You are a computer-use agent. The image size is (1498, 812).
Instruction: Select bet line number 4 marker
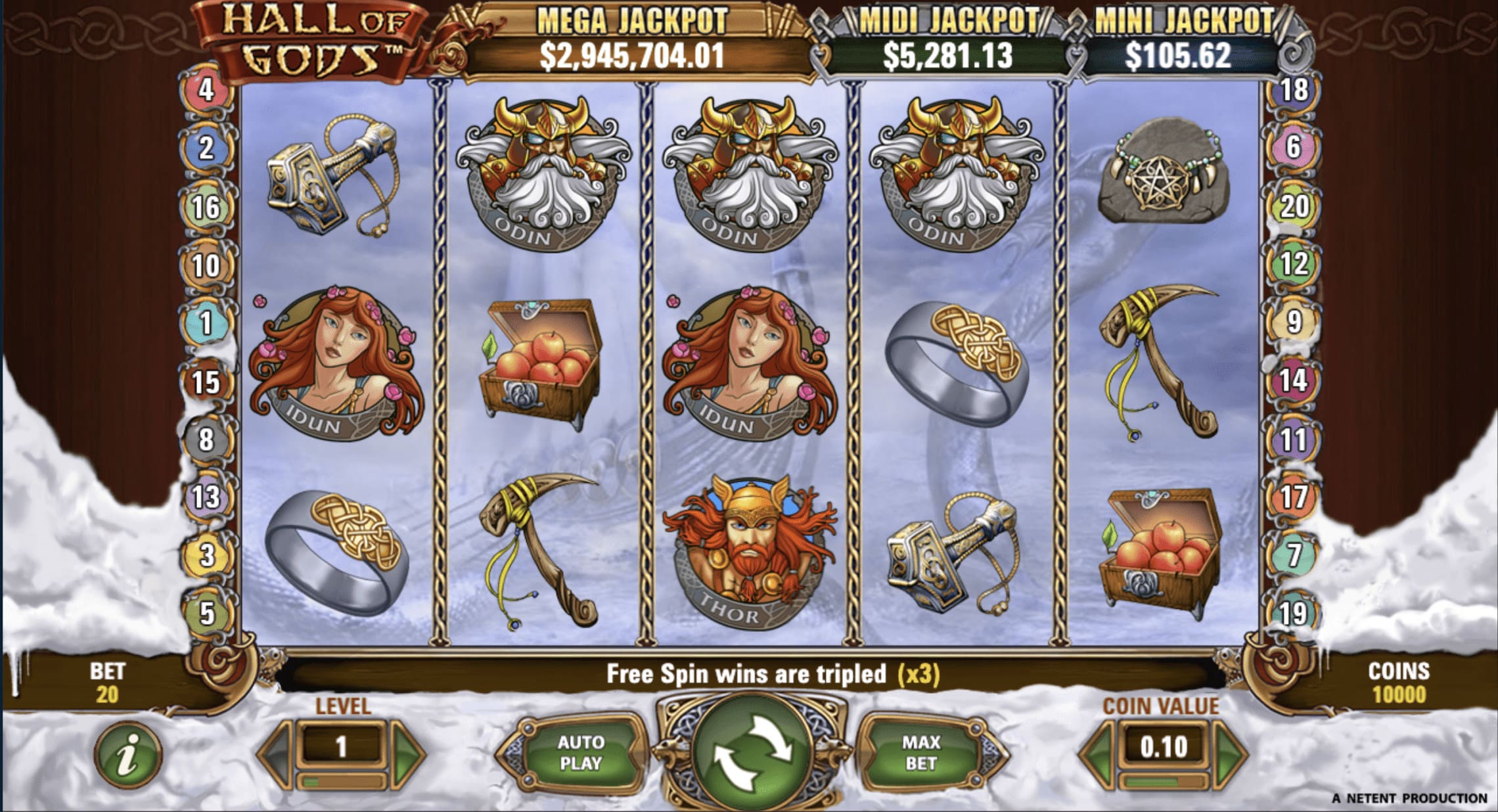point(206,90)
